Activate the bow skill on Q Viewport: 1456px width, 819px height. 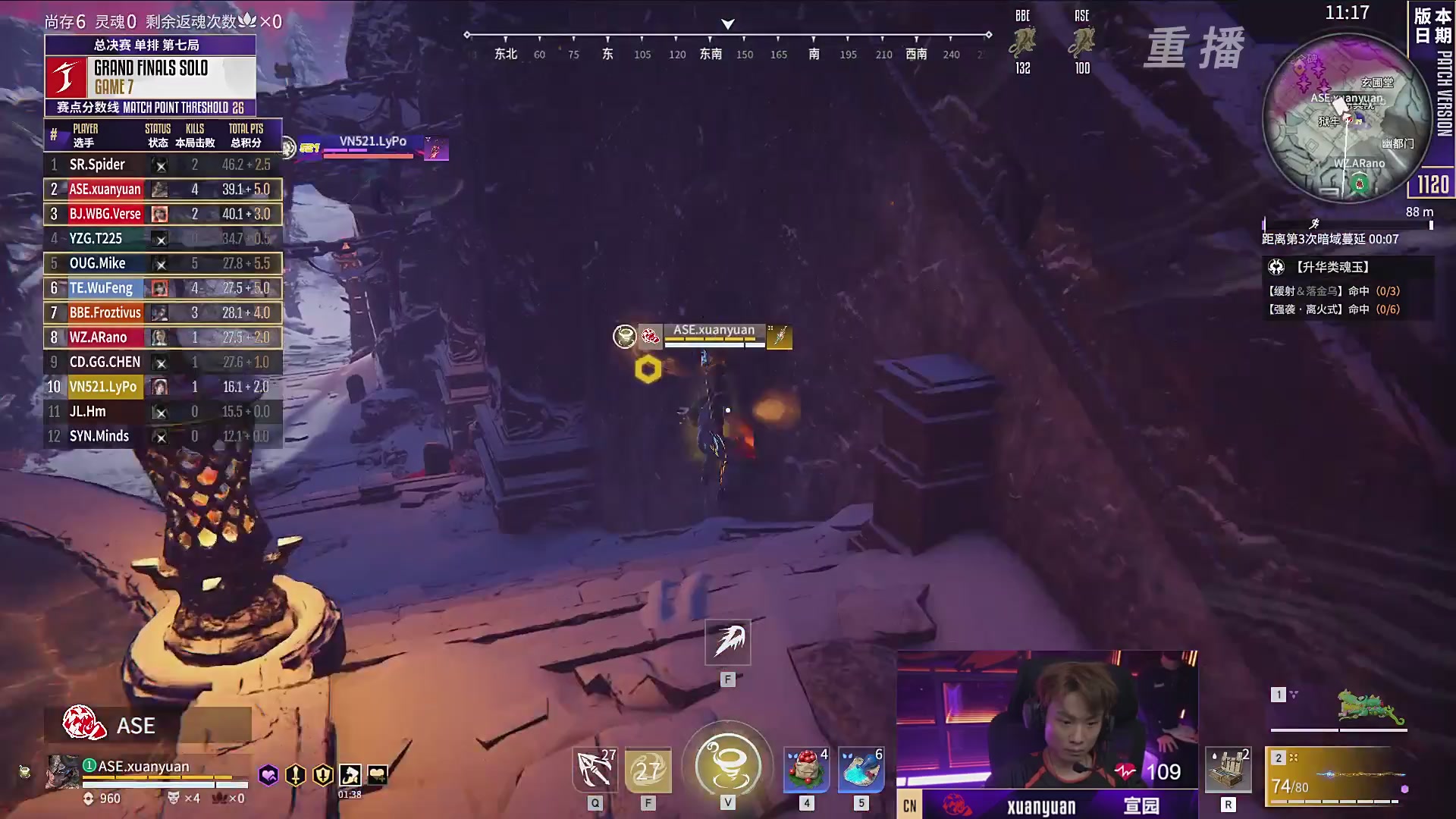click(595, 770)
